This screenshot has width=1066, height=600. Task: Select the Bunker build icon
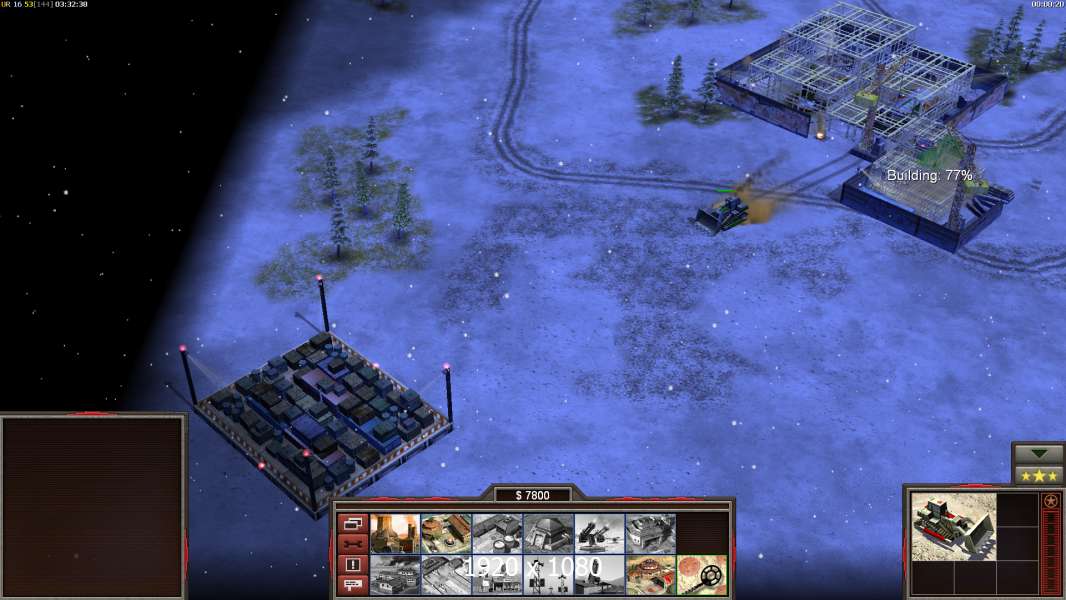point(548,534)
